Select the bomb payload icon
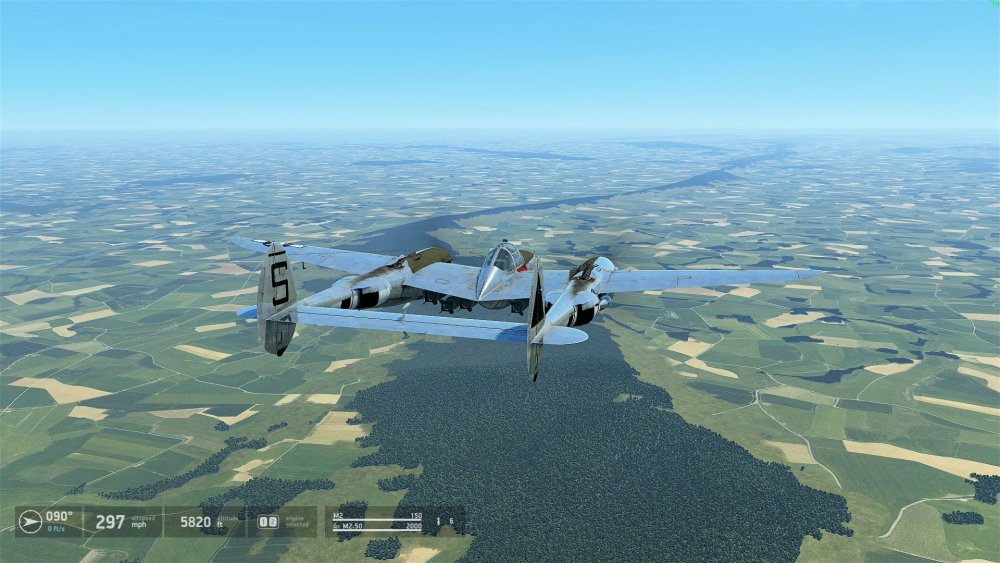1000x563 pixels. coord(438,520)
